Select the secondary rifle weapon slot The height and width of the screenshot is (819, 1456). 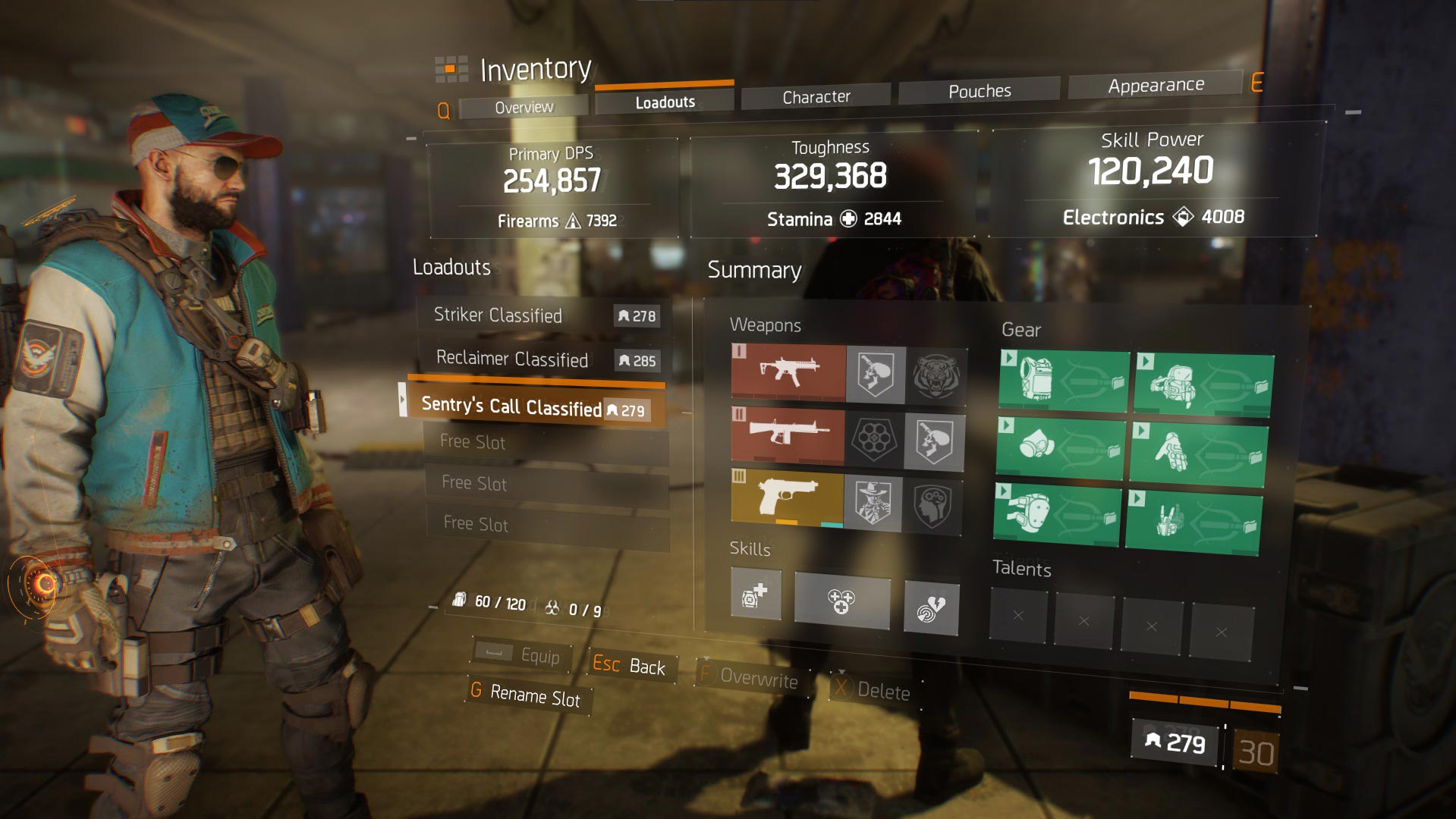click(788, 436)
